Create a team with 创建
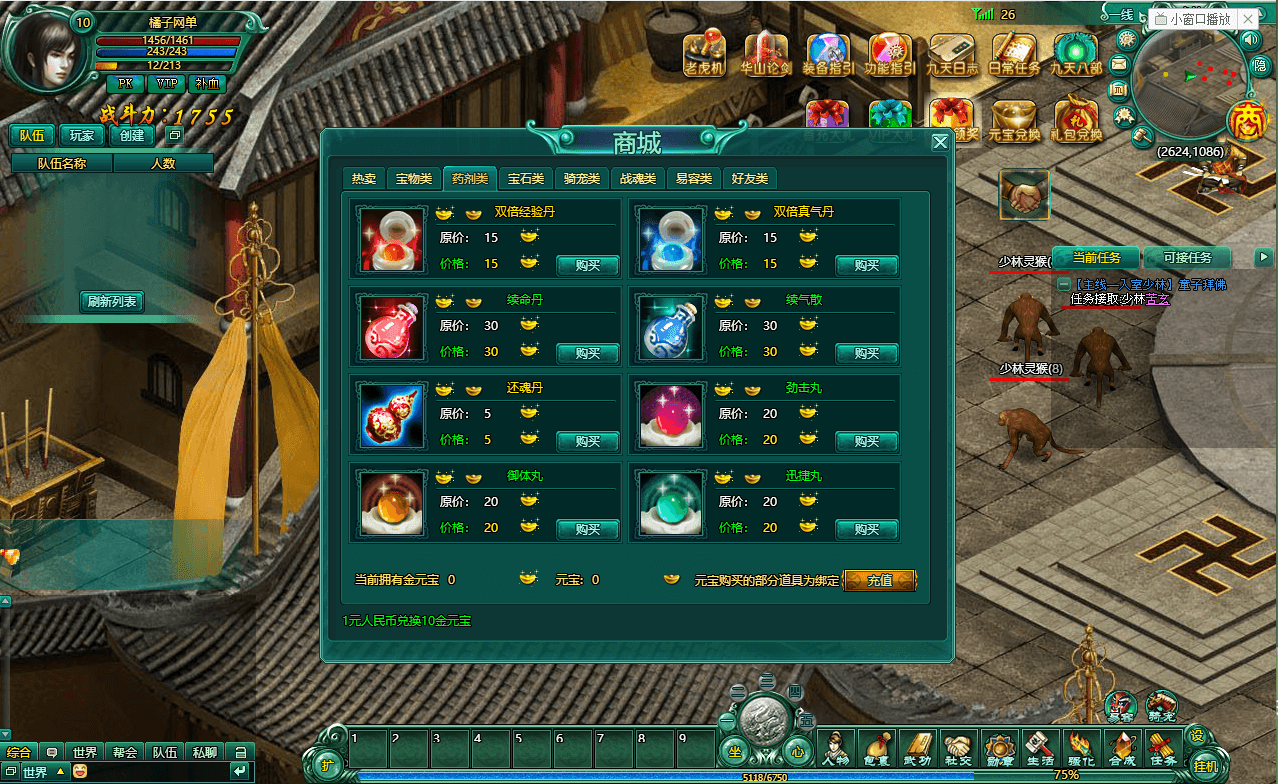 coord(132,135)
